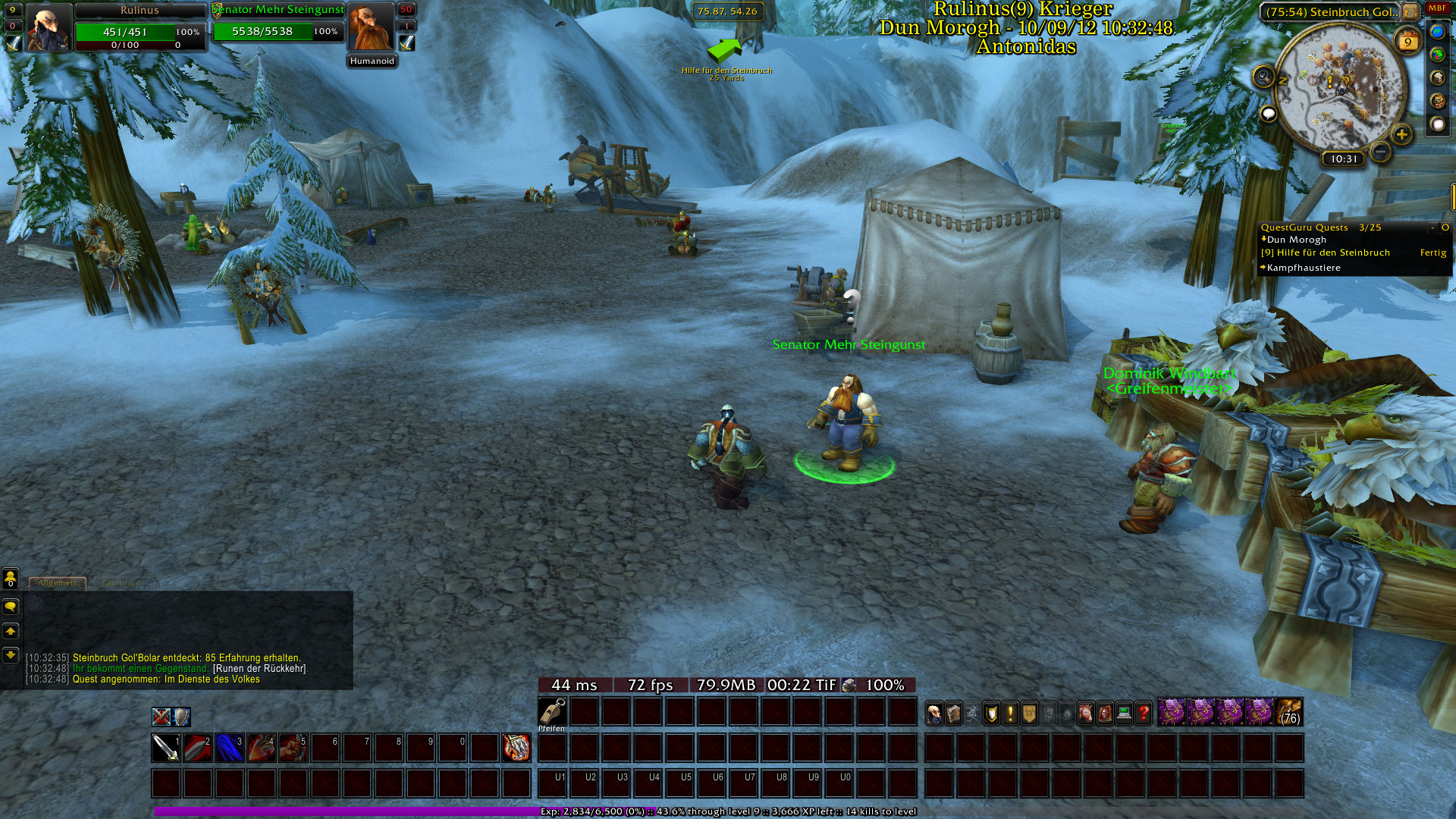Use the sword ability in slot 1
The height and width of the screenshot is (819, 1456).
pyautogui.click(x=165, y=748)
